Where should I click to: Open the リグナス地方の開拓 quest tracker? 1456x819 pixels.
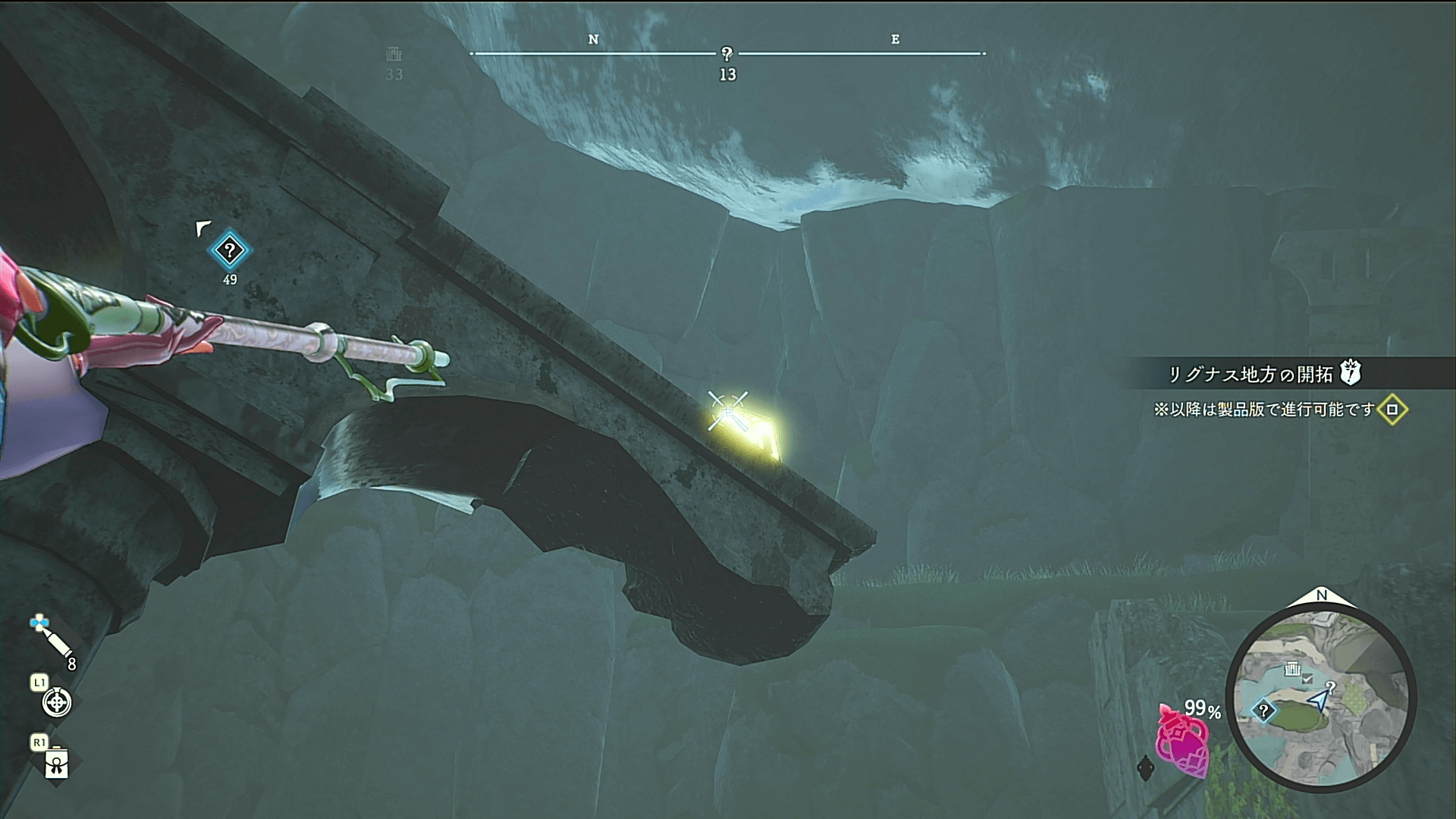1259,374
